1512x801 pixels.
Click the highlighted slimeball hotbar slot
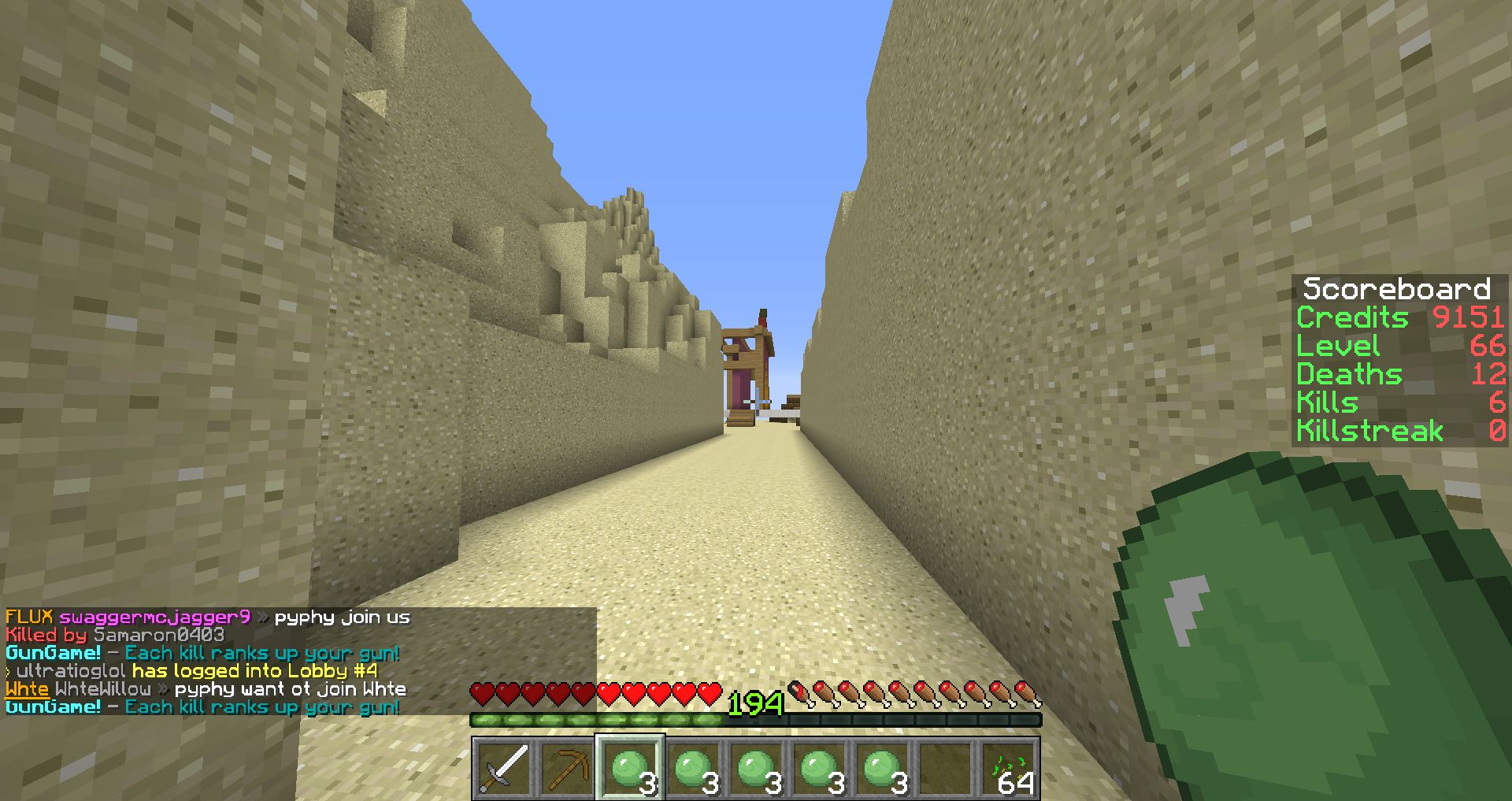tap(630, 769)
